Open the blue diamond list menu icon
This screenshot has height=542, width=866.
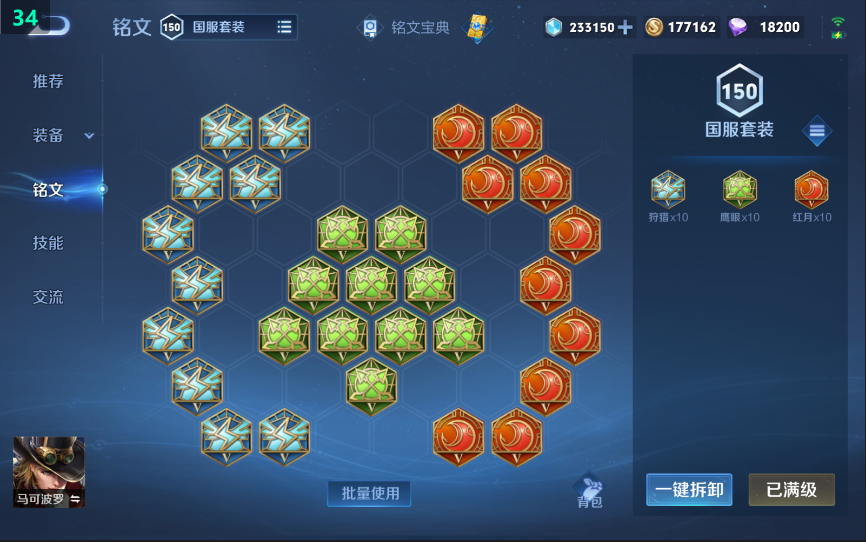[x=817, y=130]
